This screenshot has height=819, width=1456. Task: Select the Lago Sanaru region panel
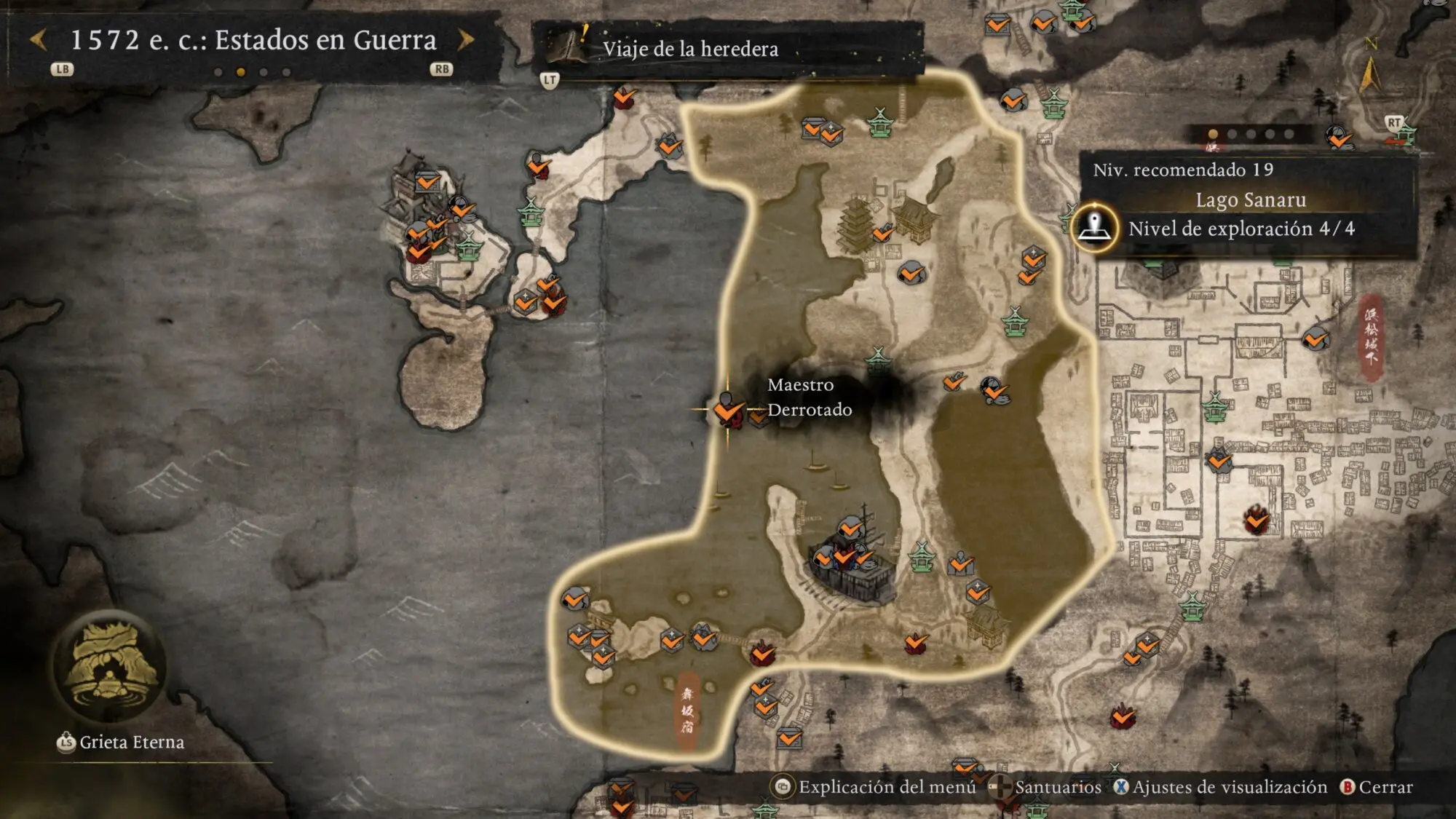click(x=1250, y=200)
